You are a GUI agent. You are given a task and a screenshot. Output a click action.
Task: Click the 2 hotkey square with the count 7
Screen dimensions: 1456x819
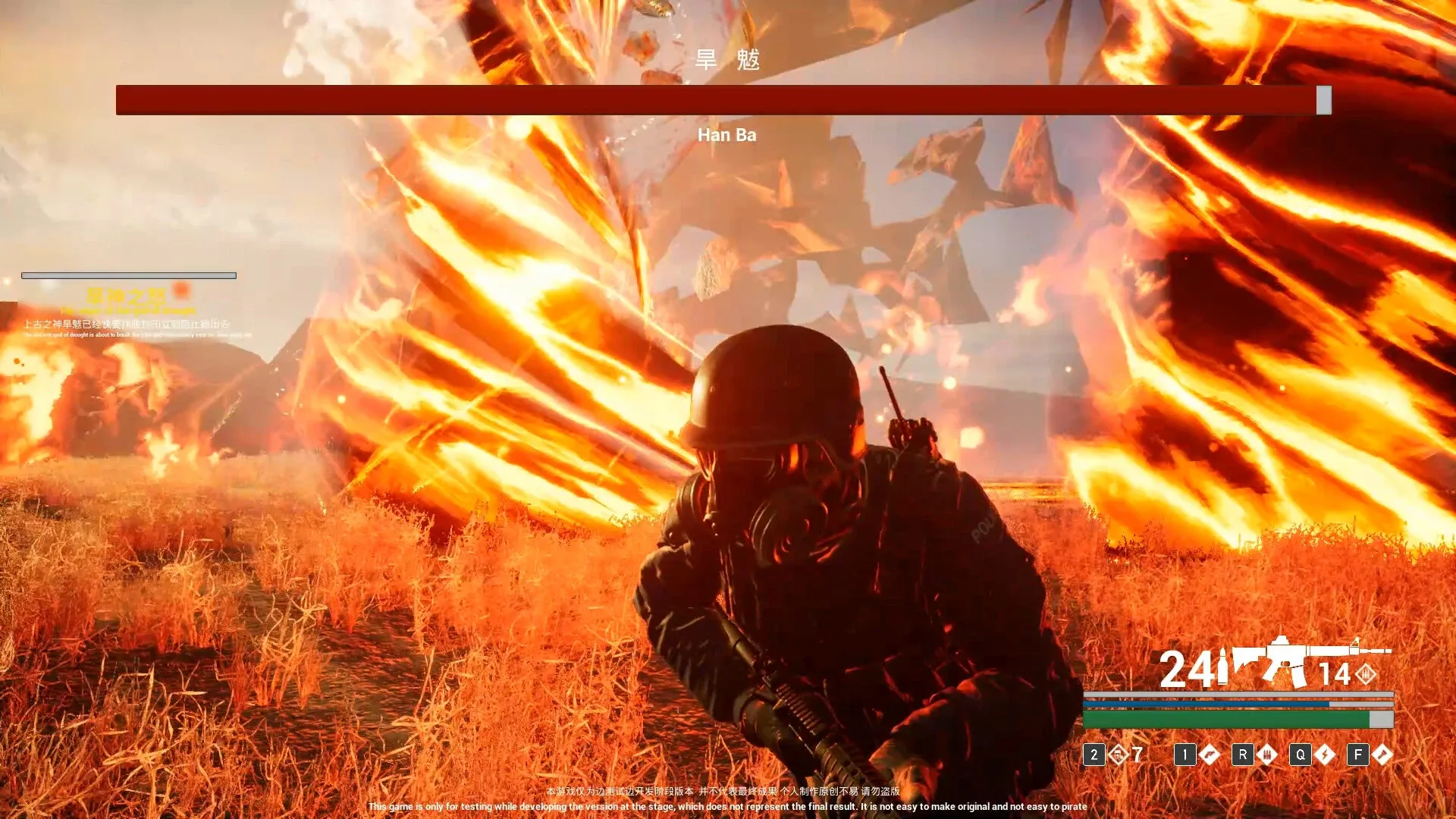tap(1094, 755)
